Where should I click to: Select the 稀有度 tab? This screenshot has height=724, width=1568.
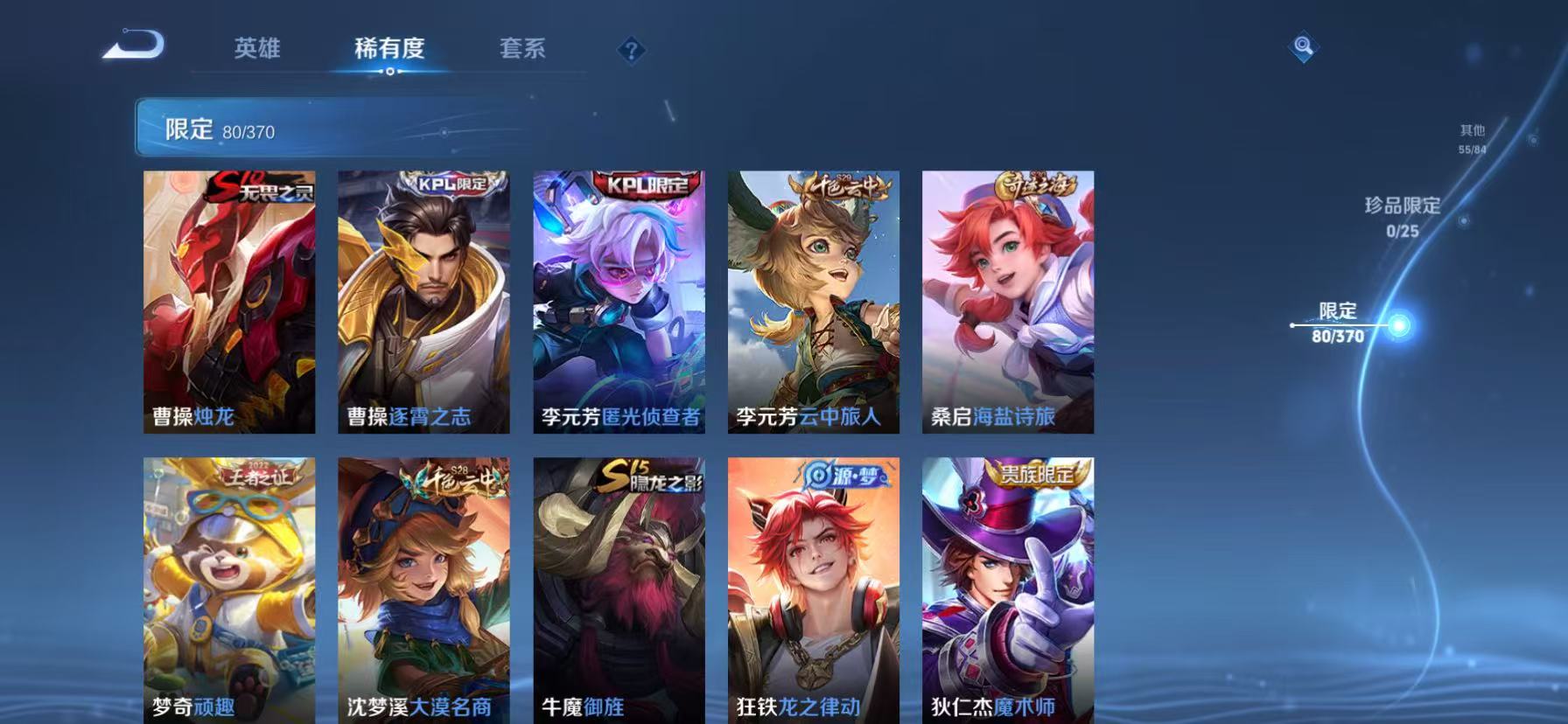pos(391,50)
